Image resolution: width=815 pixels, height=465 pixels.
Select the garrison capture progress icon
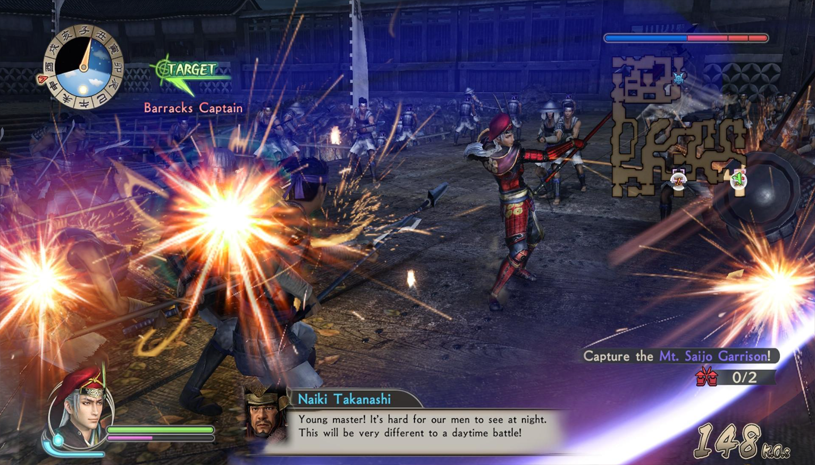pyautogui.click(x=707, y=377)
